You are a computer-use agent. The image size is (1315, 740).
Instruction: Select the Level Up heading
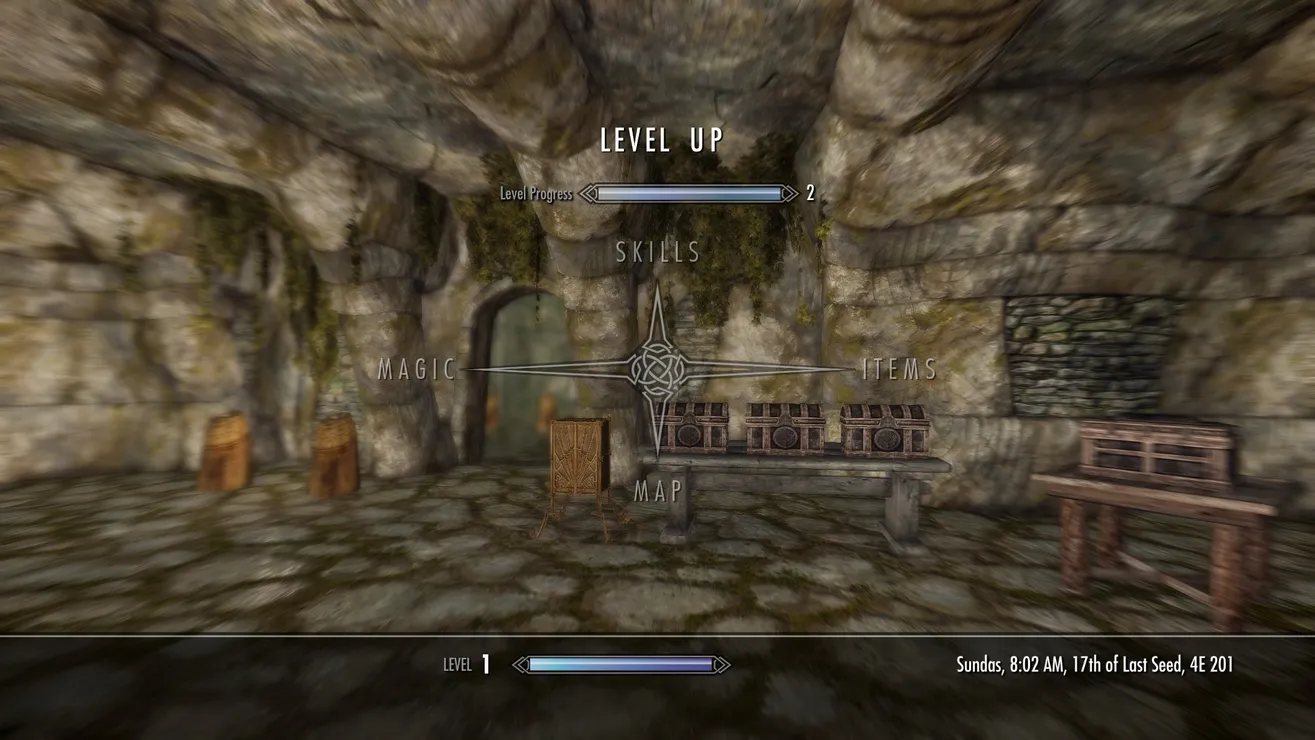[x=660, y=141]
